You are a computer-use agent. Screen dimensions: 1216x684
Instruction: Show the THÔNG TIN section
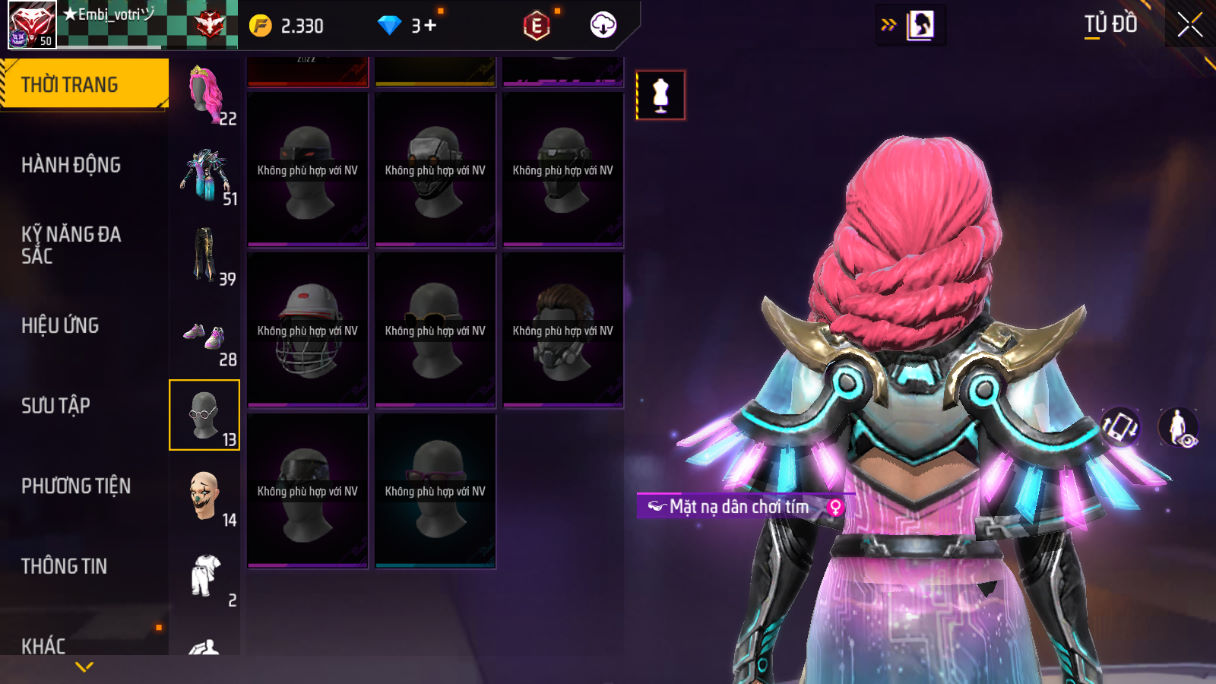pos(64,566)
